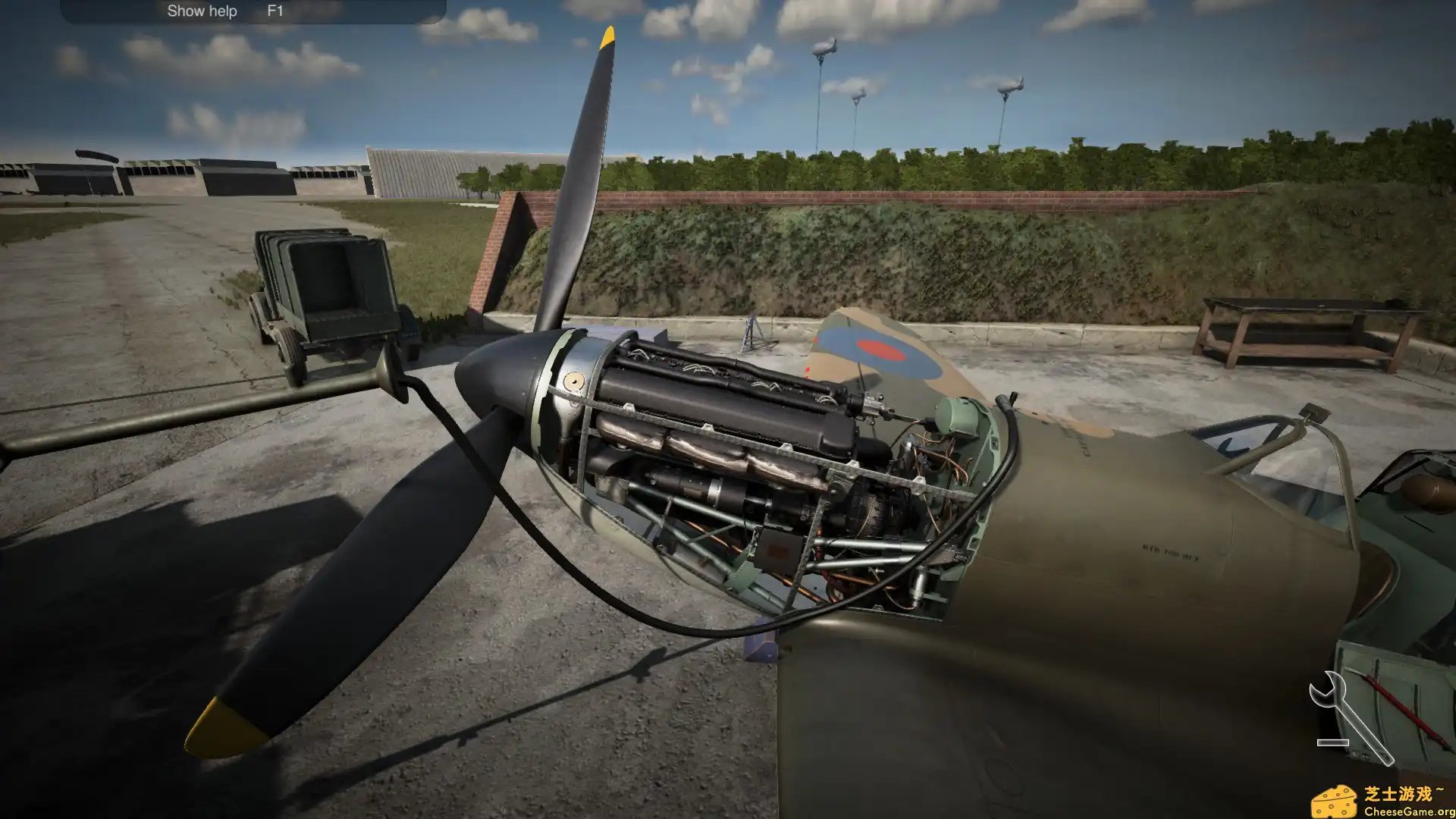
Task: Open help via the Show help bar
Action: coord(201,11)
